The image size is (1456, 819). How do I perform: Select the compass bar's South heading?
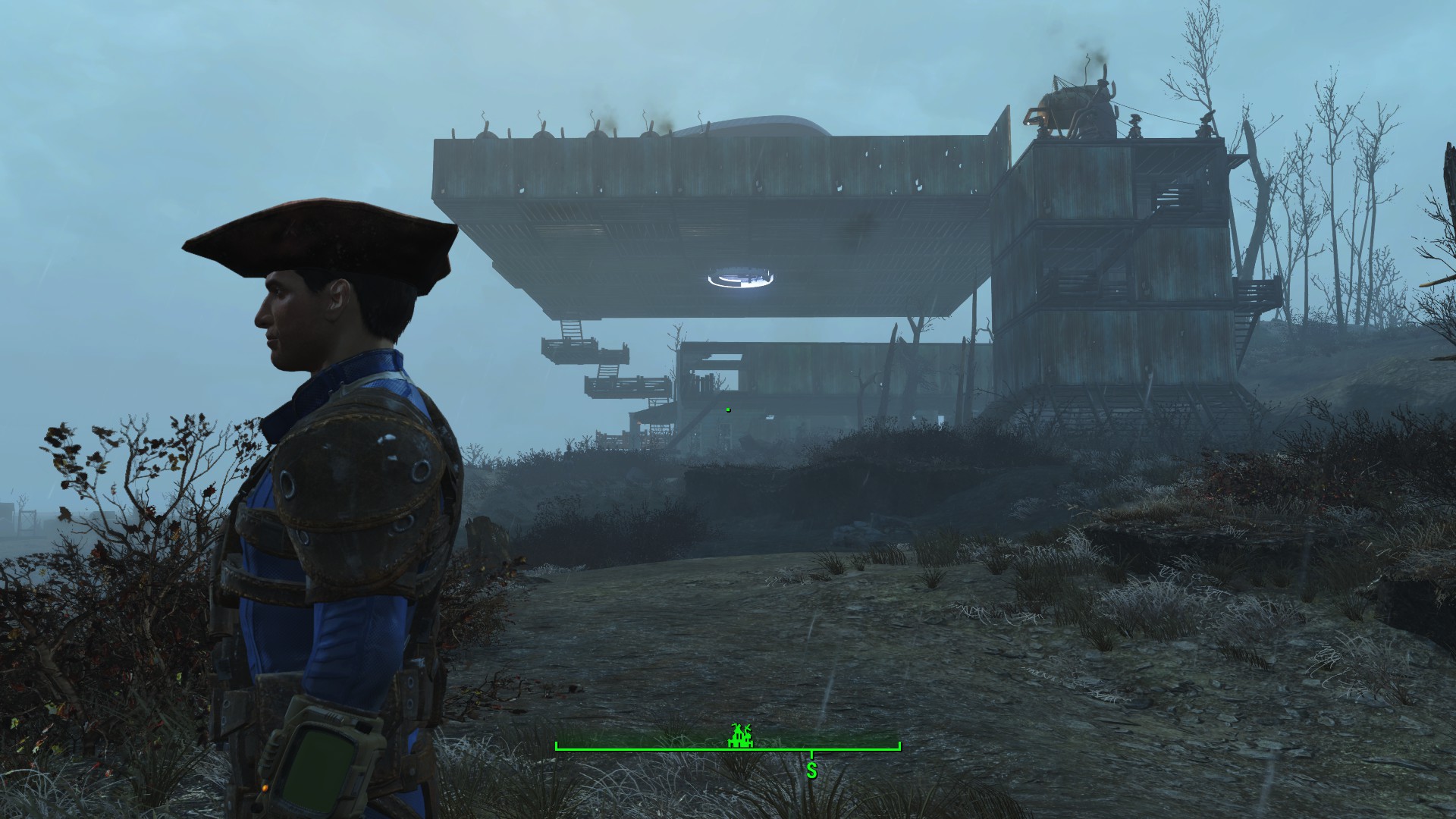pos(811,771)
